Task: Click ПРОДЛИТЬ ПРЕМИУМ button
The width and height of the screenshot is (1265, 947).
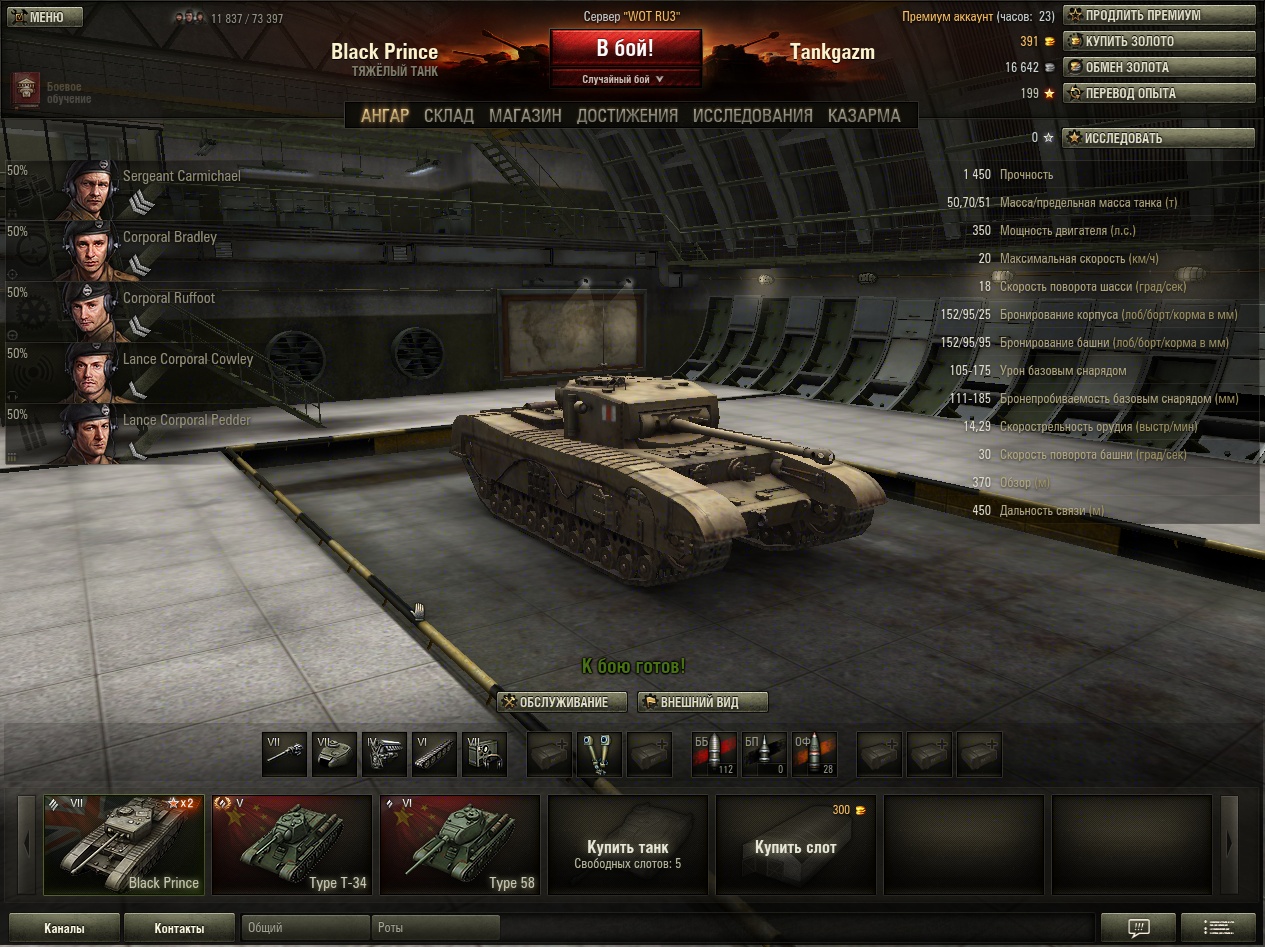Action: pos(1158,16)
